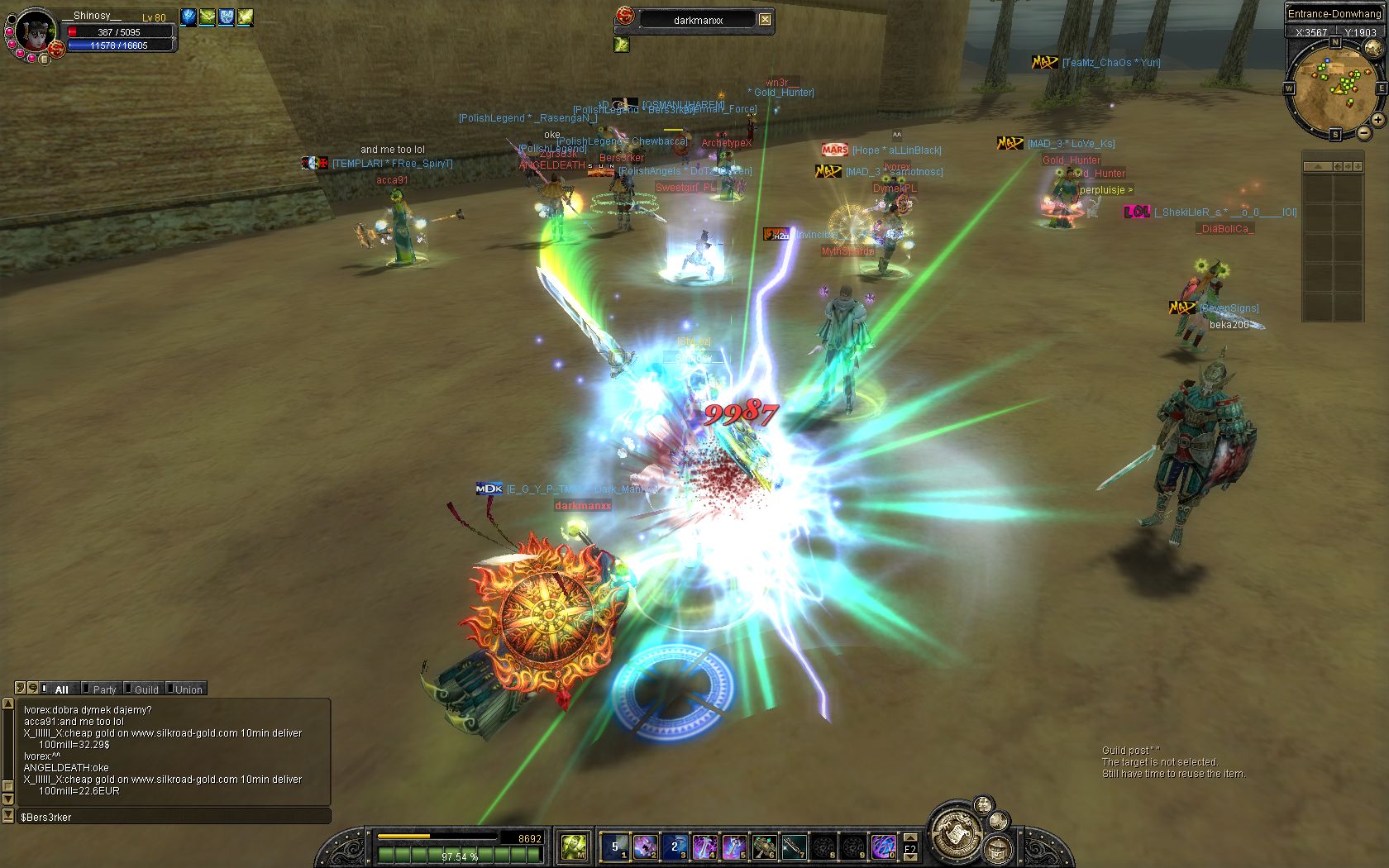Open the main scroll menu button
This screenshot has width=1389, height=868.
(957, 832)
